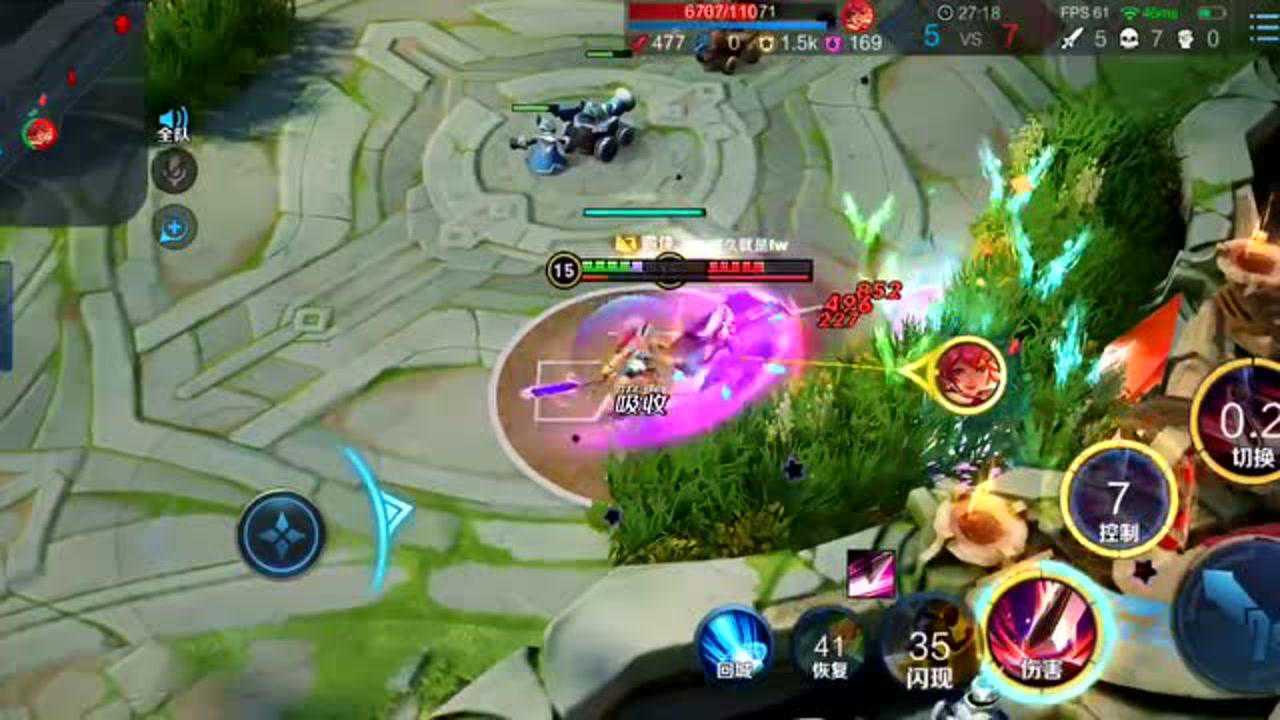1280x720 pixels.
Task: Toggle the microphone button
Action: (174, 171)
